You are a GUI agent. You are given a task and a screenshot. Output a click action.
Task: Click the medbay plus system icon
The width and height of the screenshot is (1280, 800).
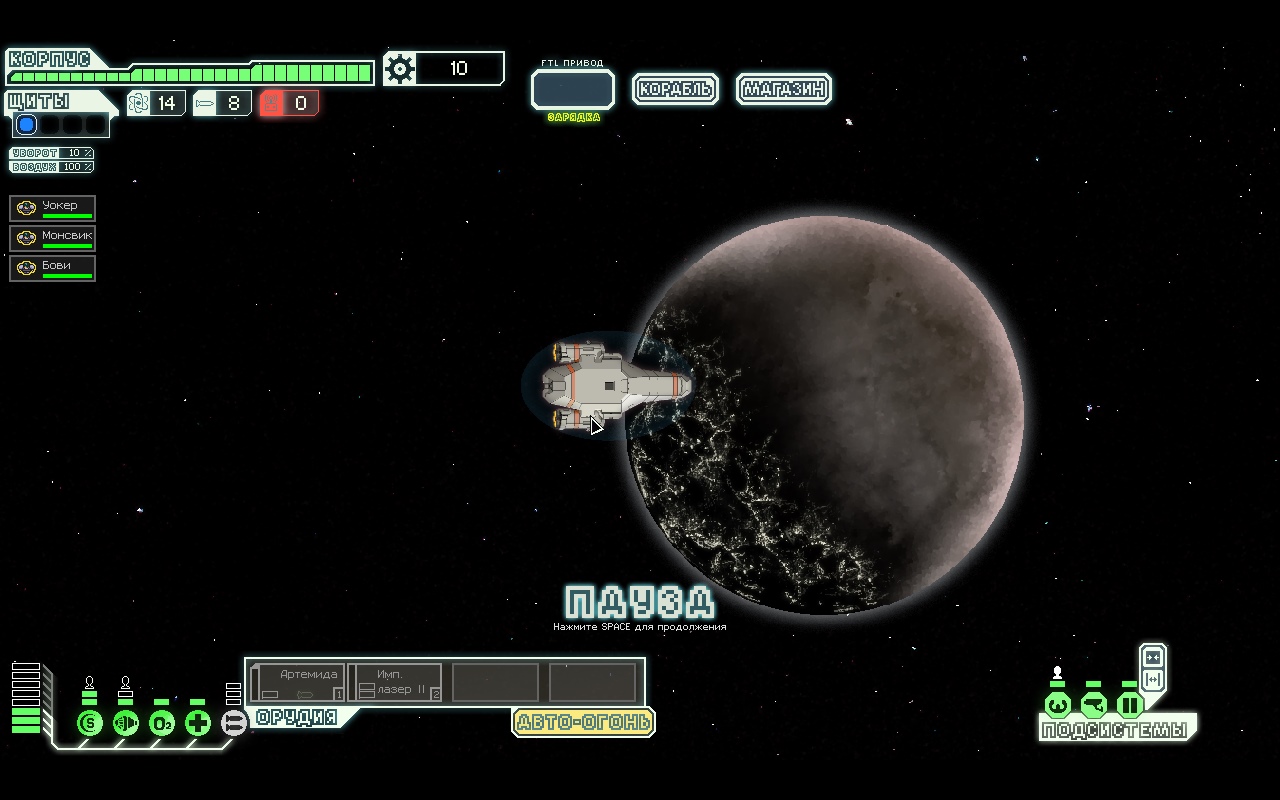pyautogui.click(x=198, y=722)
